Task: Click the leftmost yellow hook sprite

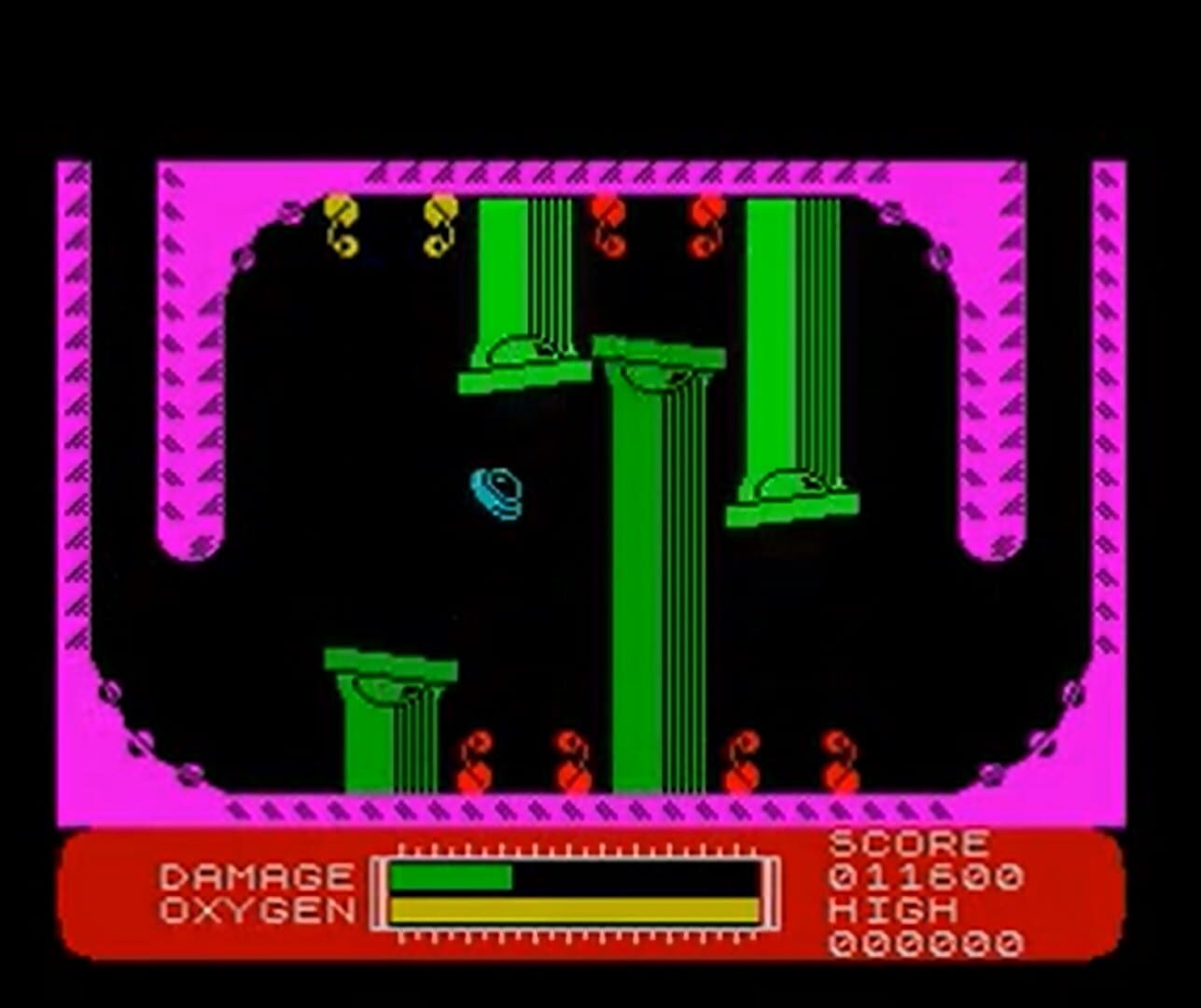Action: point(339,224)
